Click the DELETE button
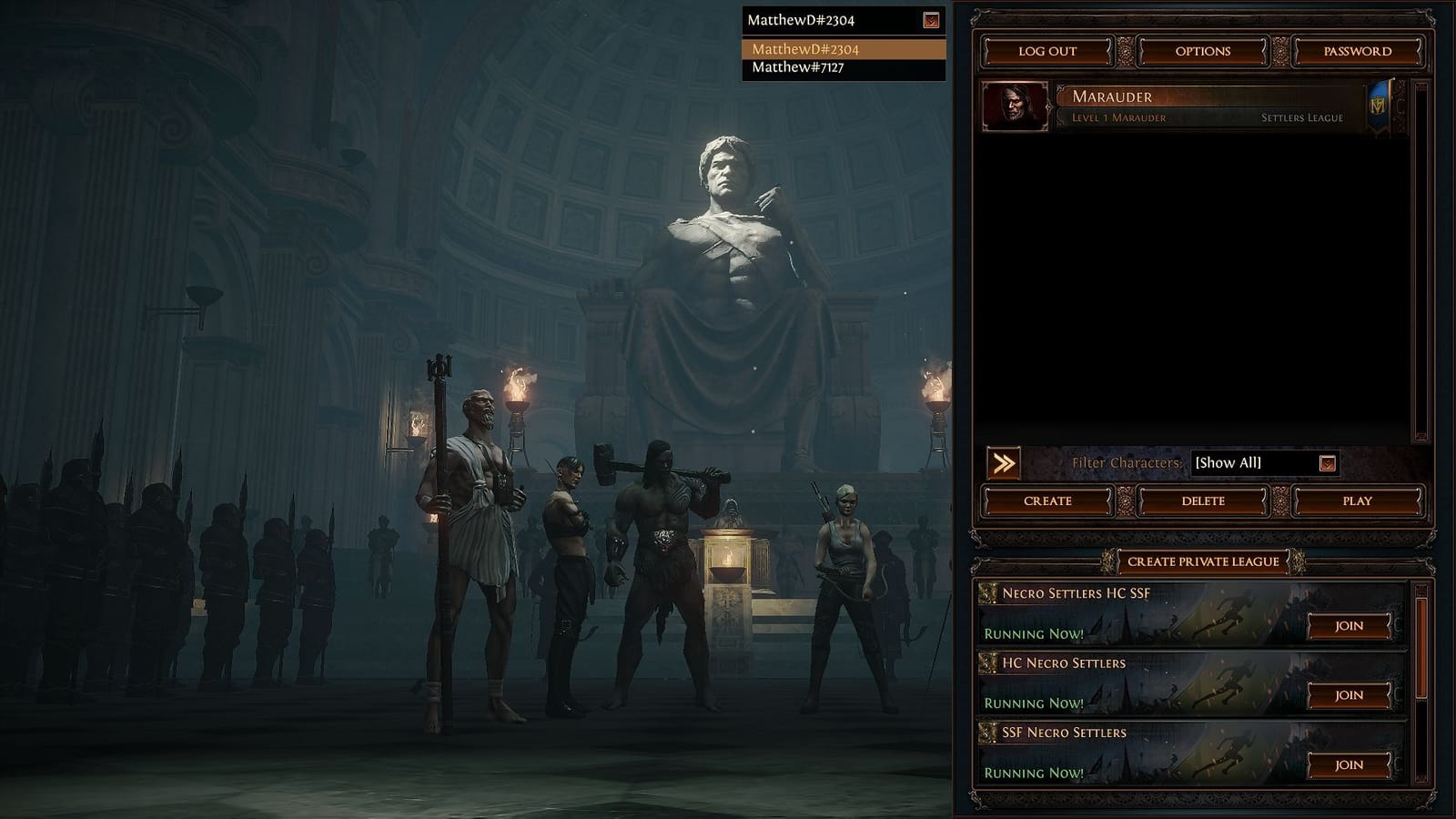1456x819 pixels. coord(1203,501)
